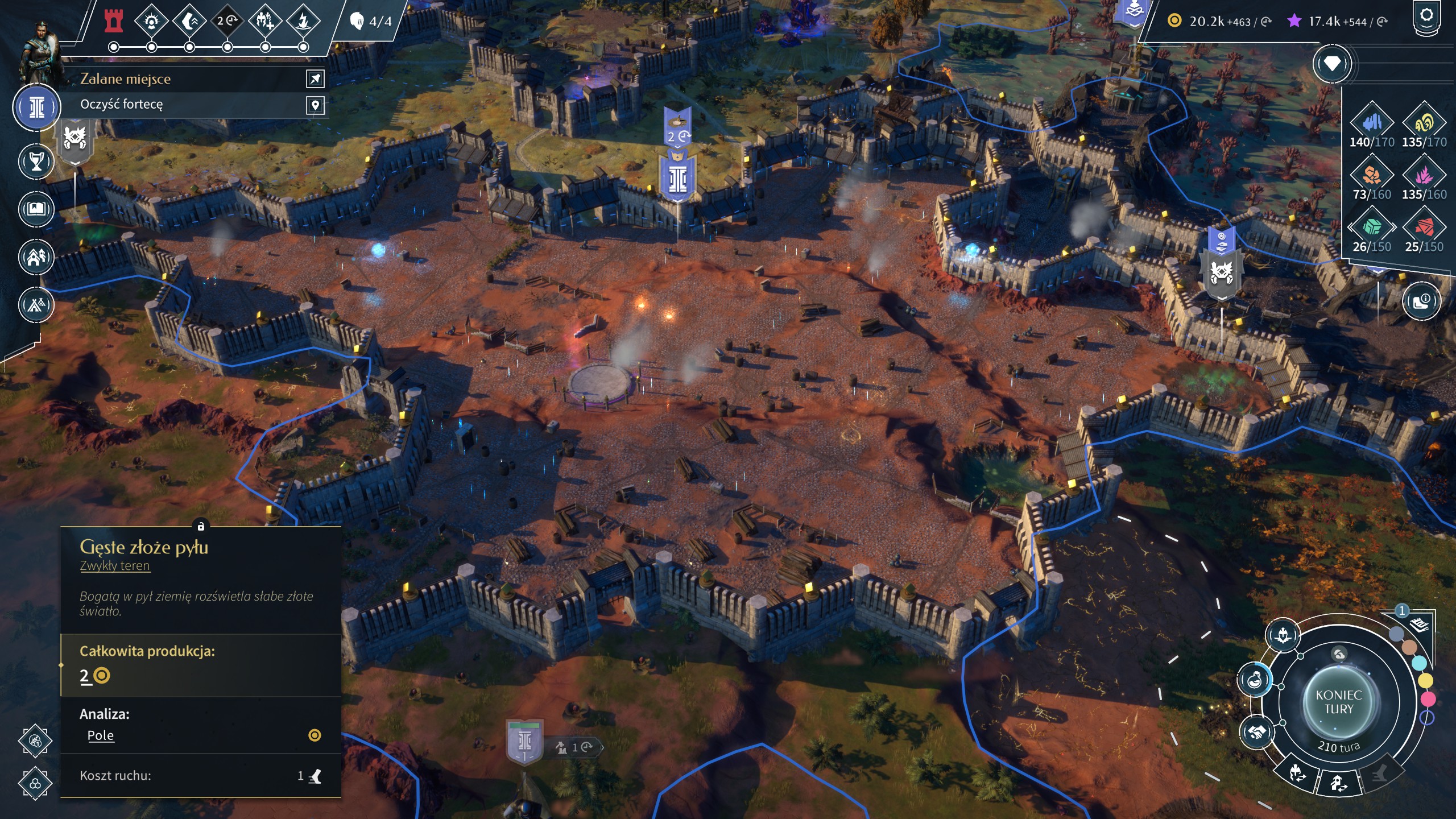Open the trophy victory screen
Screen dimensions: 1456x819
click(x=36, y=162)
